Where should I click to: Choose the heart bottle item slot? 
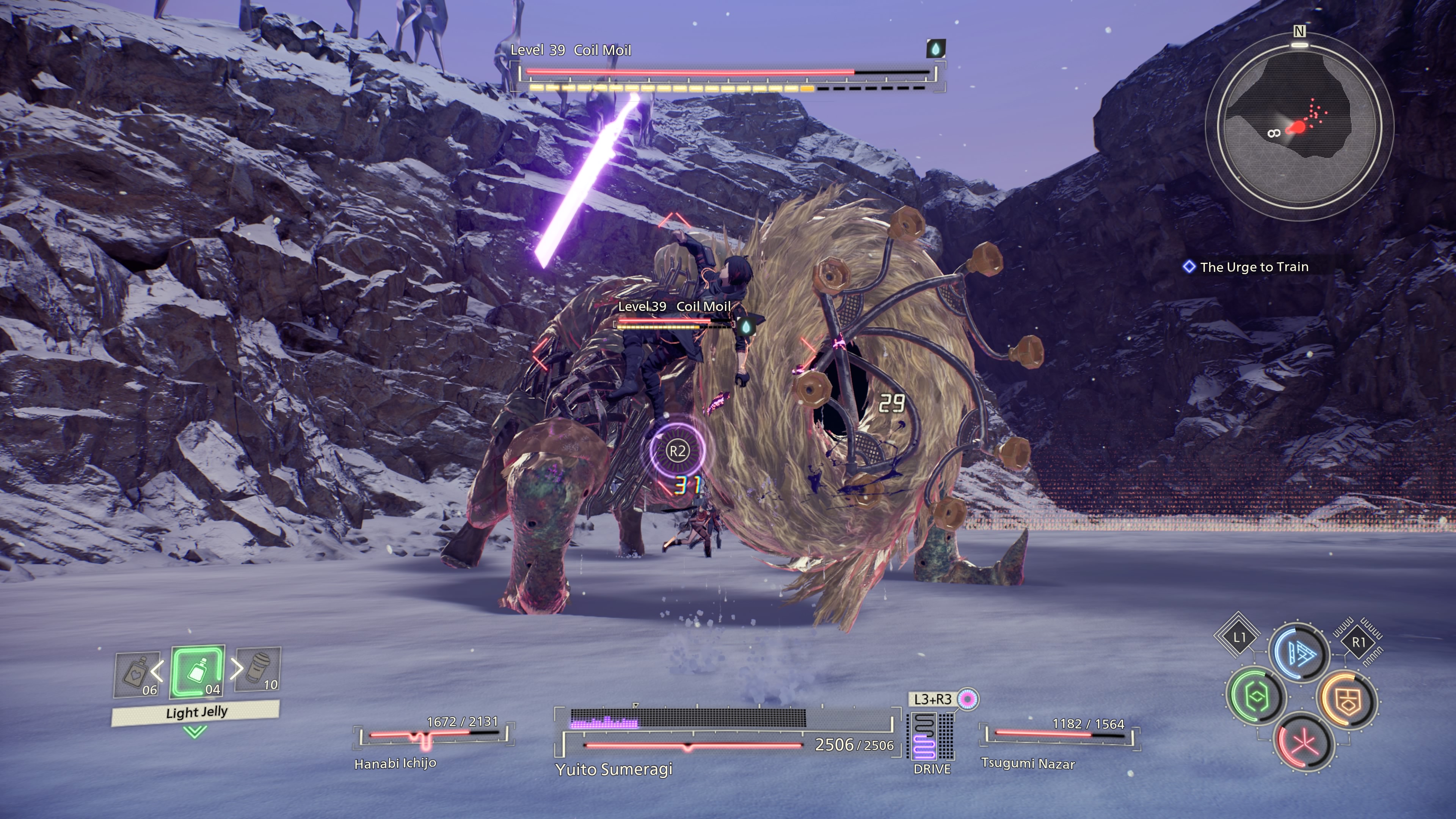click(x=136, y=674)
